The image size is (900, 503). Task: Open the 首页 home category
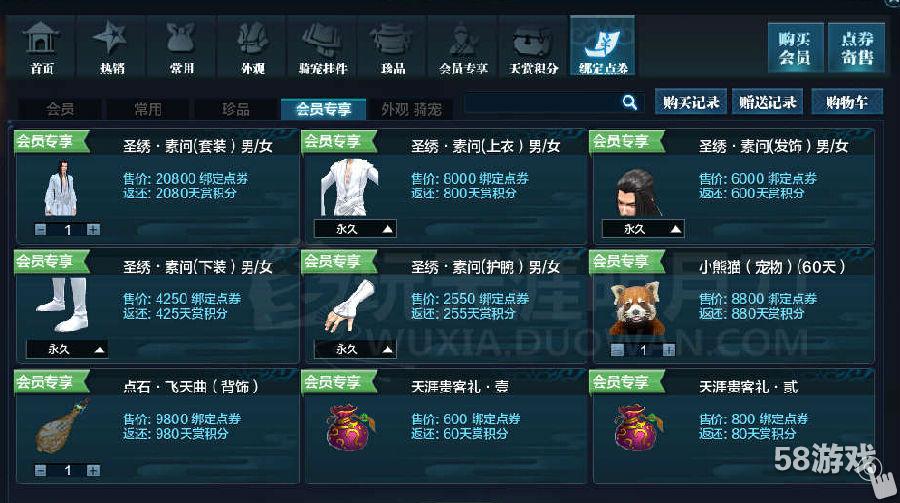[42, 46]
